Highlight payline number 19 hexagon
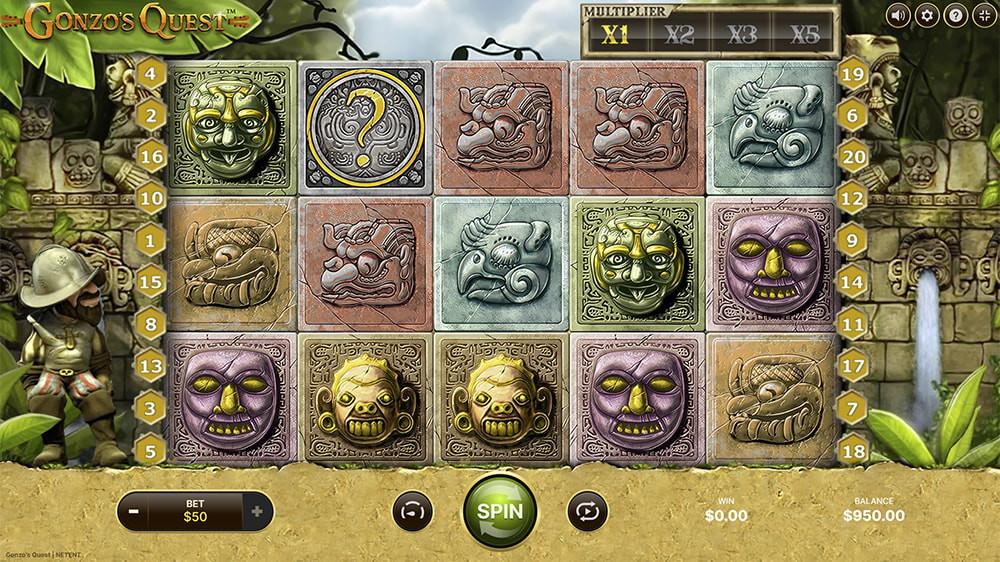 852,73
